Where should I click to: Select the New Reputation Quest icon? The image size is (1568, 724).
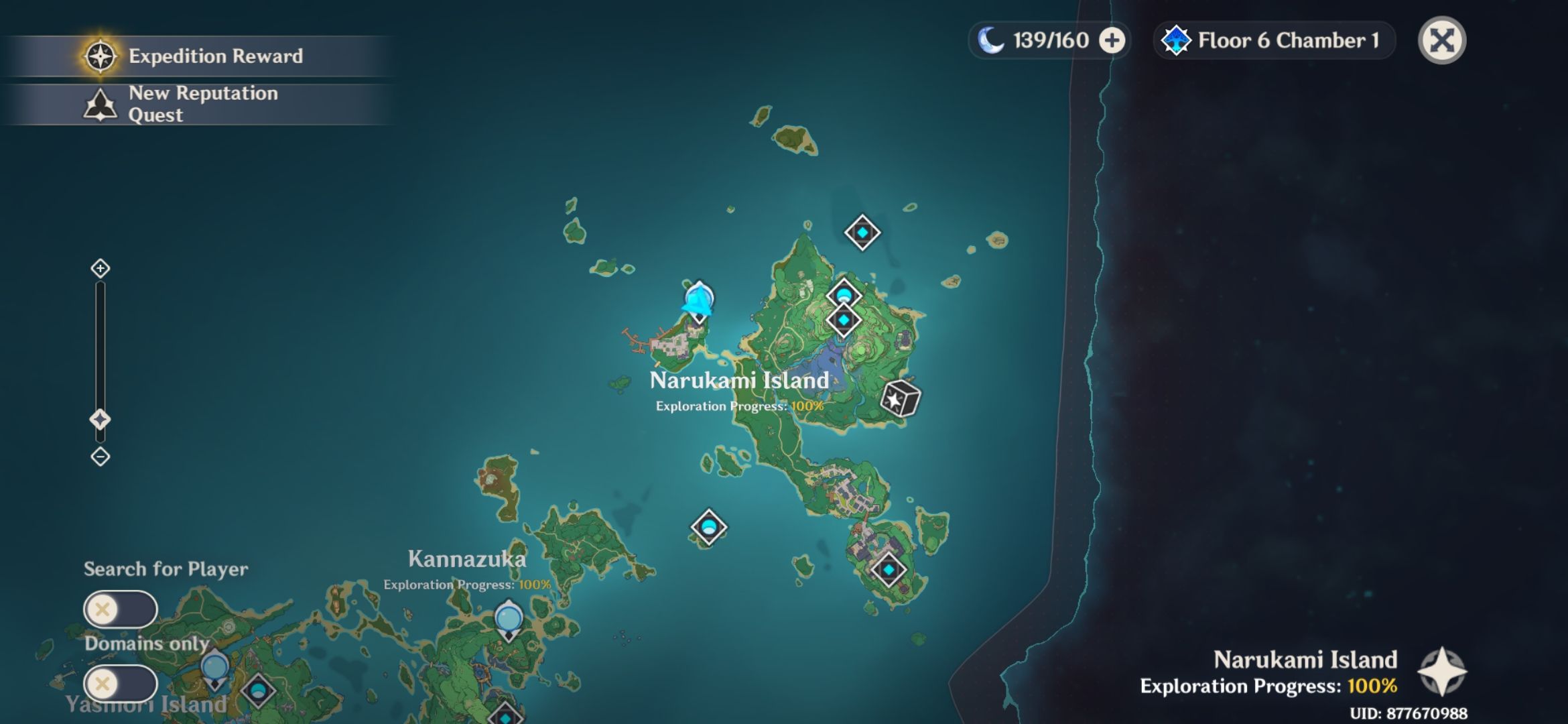99,104
